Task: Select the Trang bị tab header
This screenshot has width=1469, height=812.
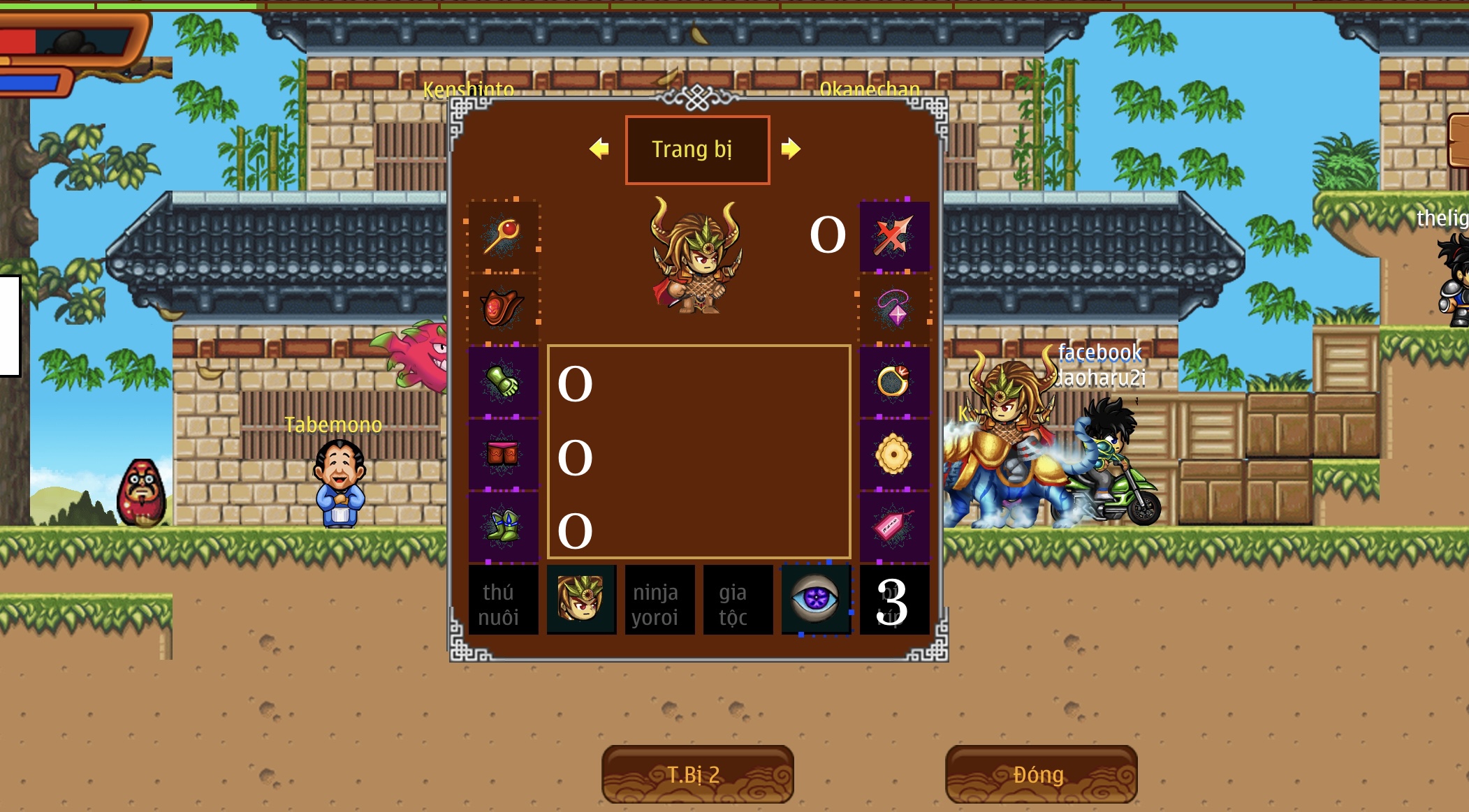Action: [697, 149]
